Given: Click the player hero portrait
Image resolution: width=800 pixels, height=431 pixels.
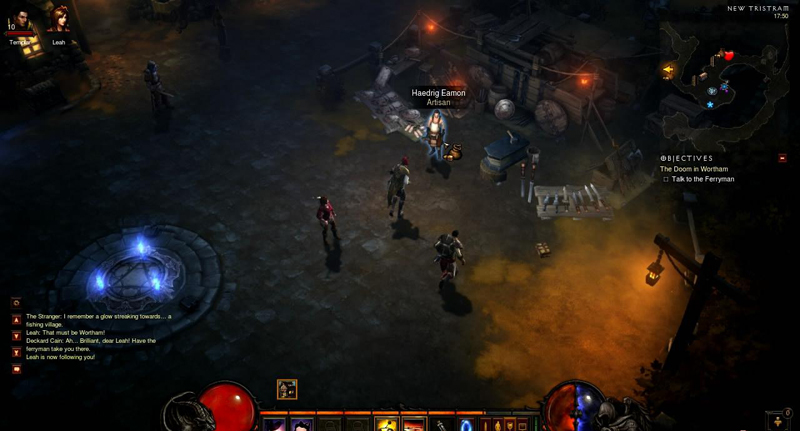Looking at the screenshot, I should tap(21, 20).
